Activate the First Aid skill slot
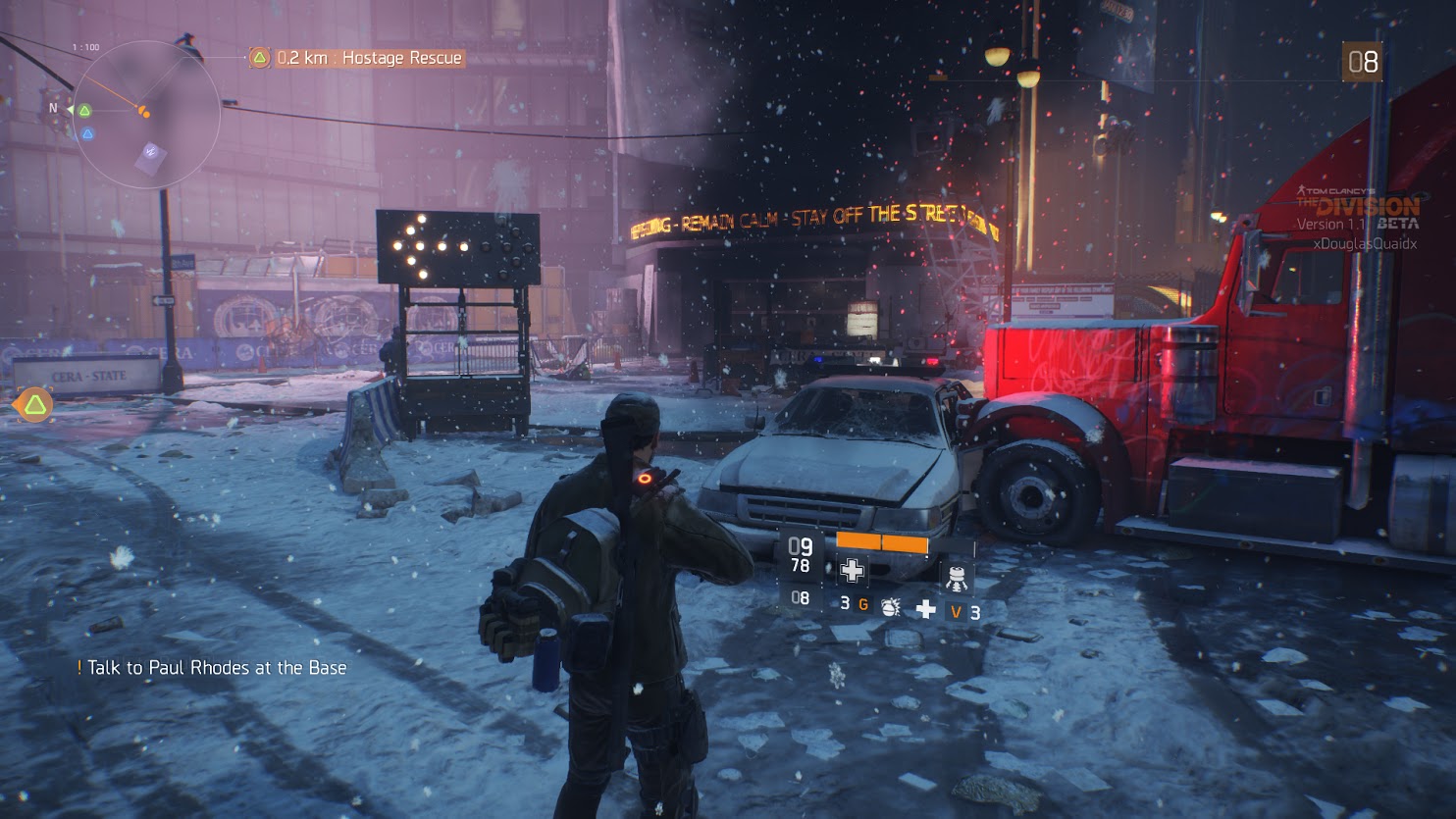 coord(852,570)
